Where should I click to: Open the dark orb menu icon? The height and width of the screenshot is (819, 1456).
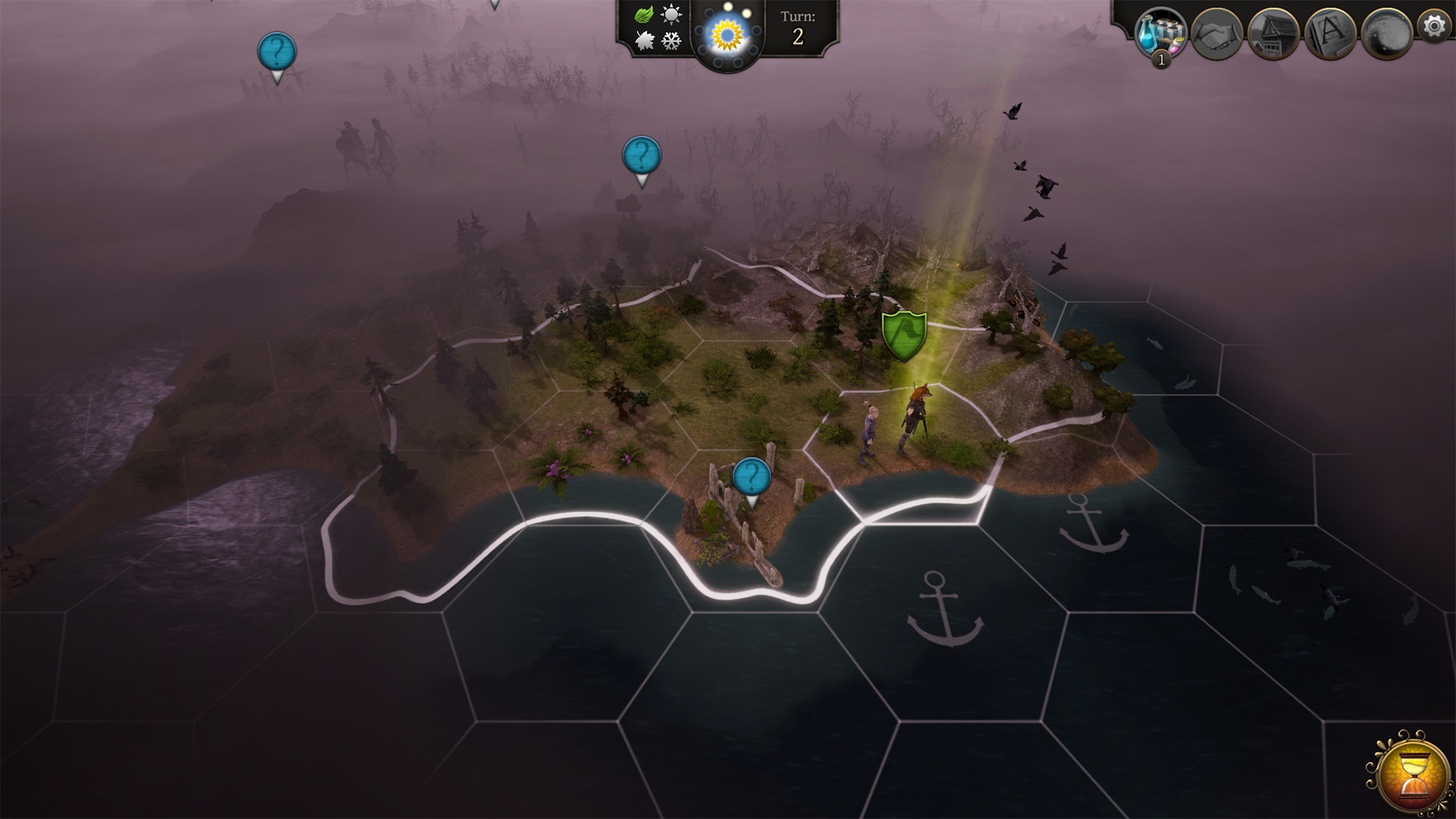(x=1385, y=33)
